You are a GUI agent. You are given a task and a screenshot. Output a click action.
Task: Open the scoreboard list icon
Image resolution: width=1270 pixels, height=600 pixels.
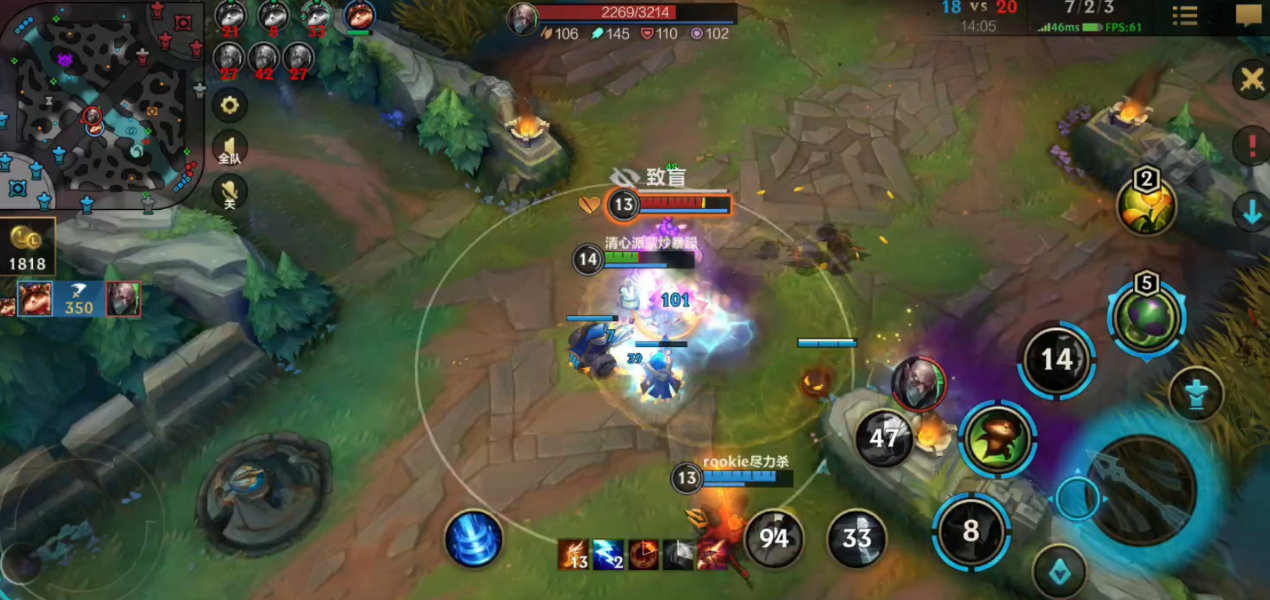1185,16
